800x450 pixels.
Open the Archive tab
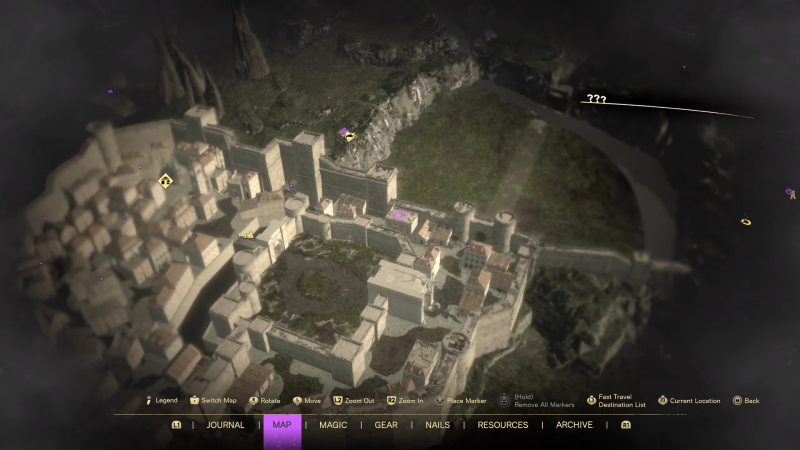tap(574, 425)
